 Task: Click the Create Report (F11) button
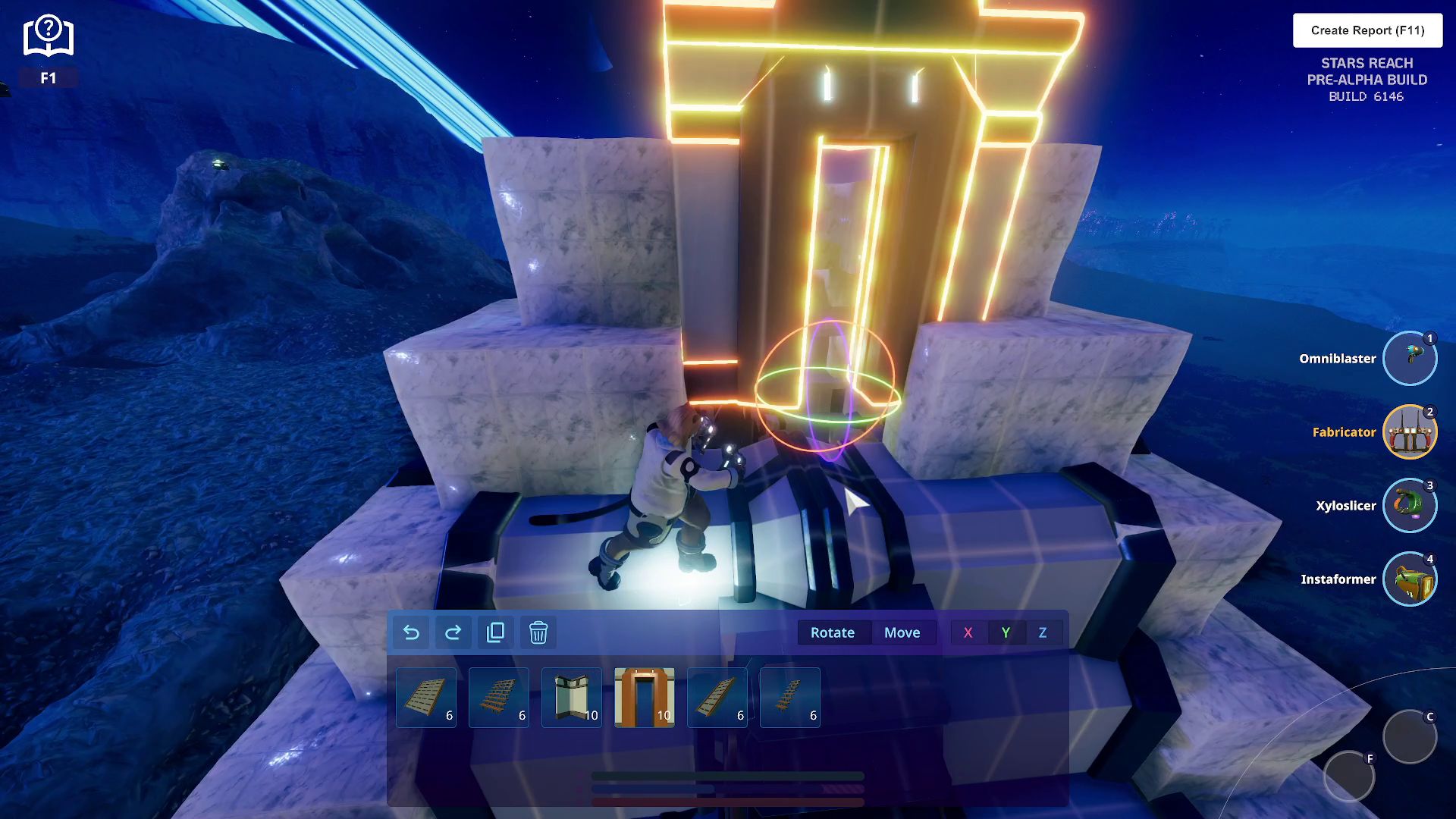pyautogui.click(x=1367, y=30)
